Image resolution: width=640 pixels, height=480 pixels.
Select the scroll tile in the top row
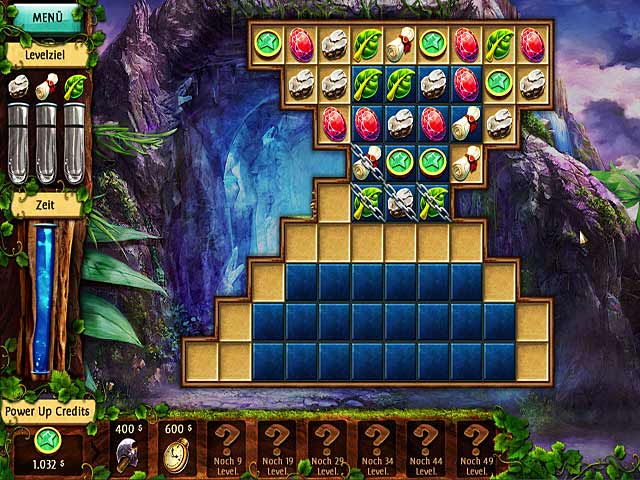[400, 44]
